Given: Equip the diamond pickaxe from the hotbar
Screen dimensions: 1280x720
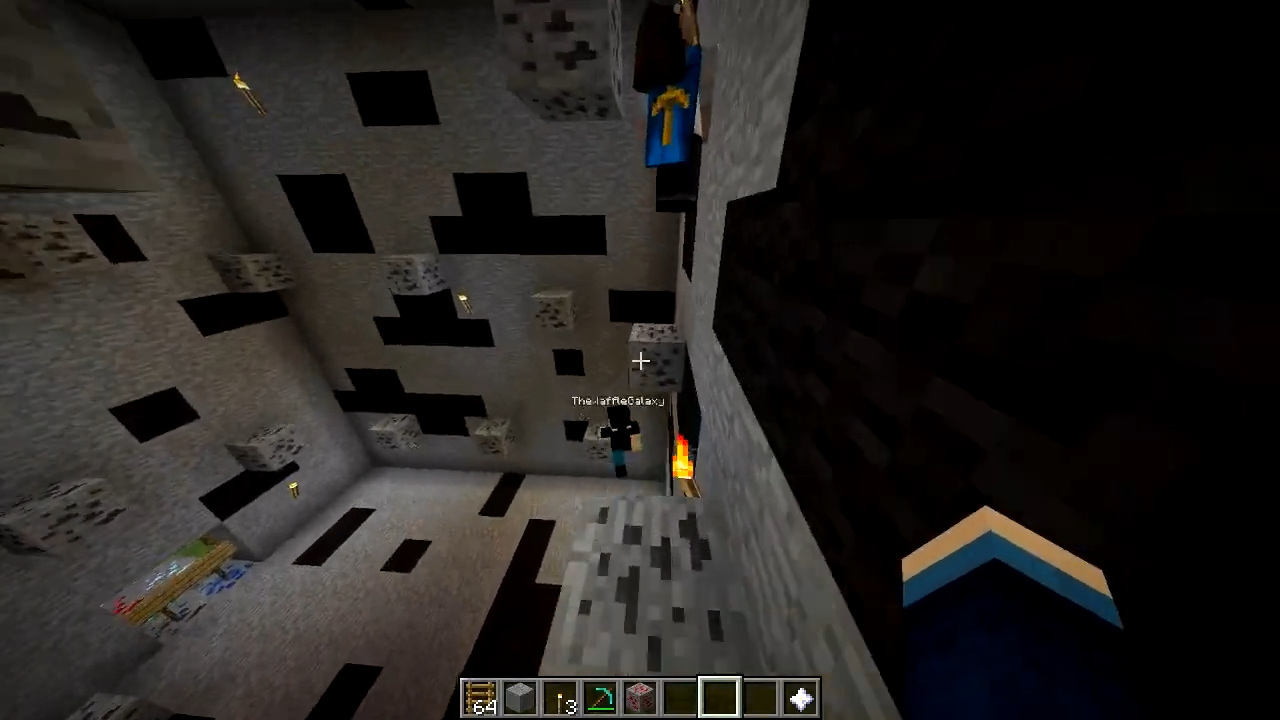Looking at the screenshot, I should (600, 698).
